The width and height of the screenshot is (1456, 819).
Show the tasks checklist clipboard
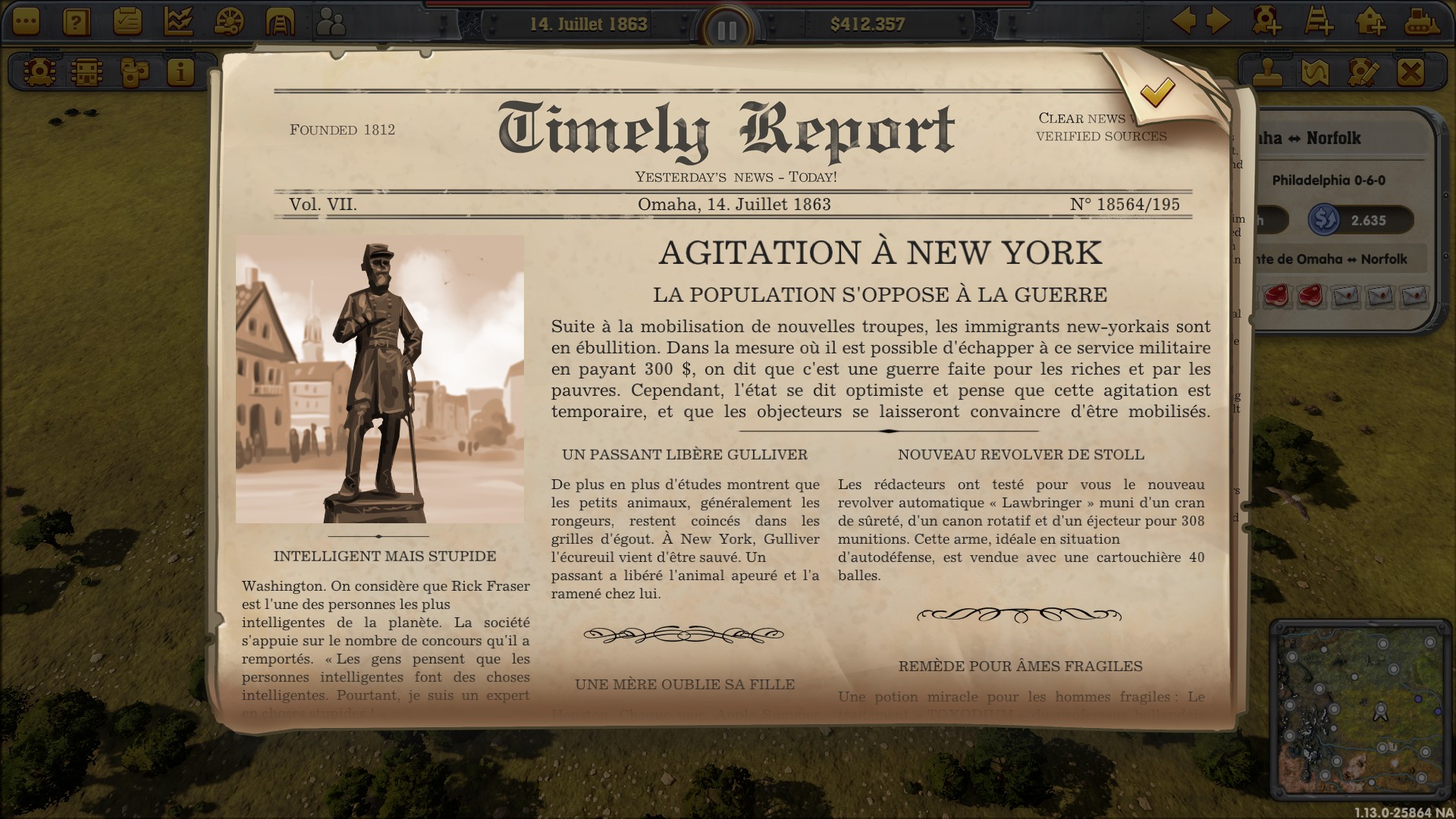pos(127,21)
